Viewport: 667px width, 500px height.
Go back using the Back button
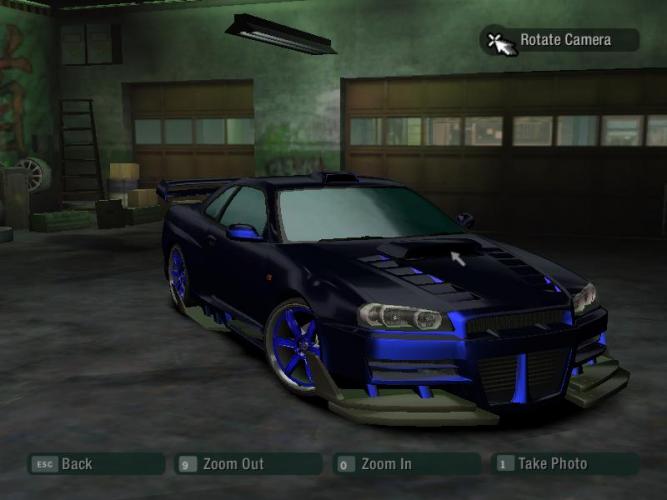click(95, 464)
